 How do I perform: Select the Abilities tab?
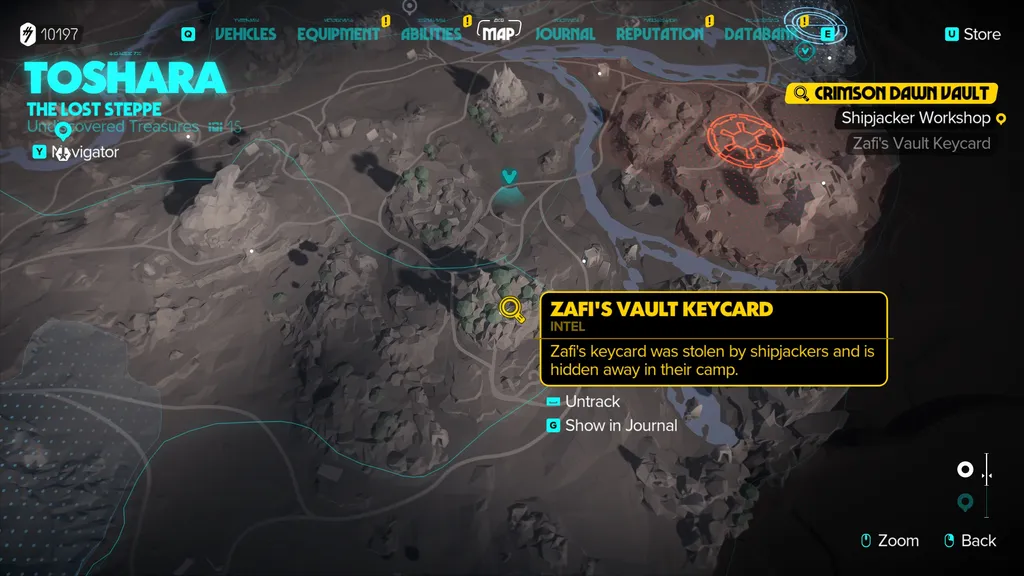(431, 34)
